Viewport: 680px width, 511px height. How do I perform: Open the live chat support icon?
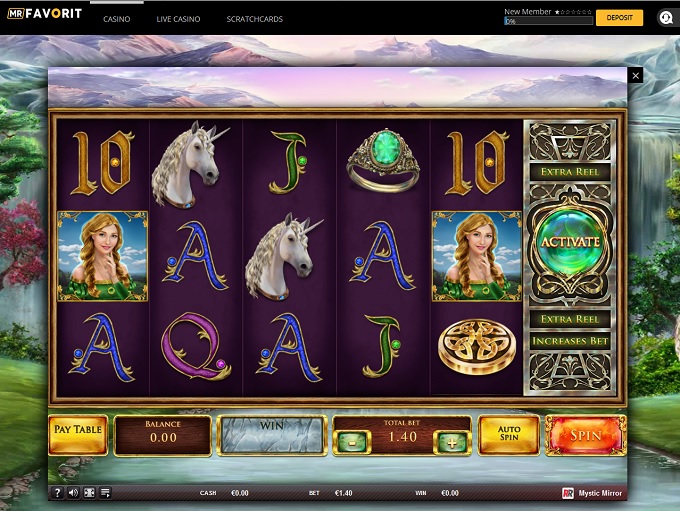click(x=665, y=18)
